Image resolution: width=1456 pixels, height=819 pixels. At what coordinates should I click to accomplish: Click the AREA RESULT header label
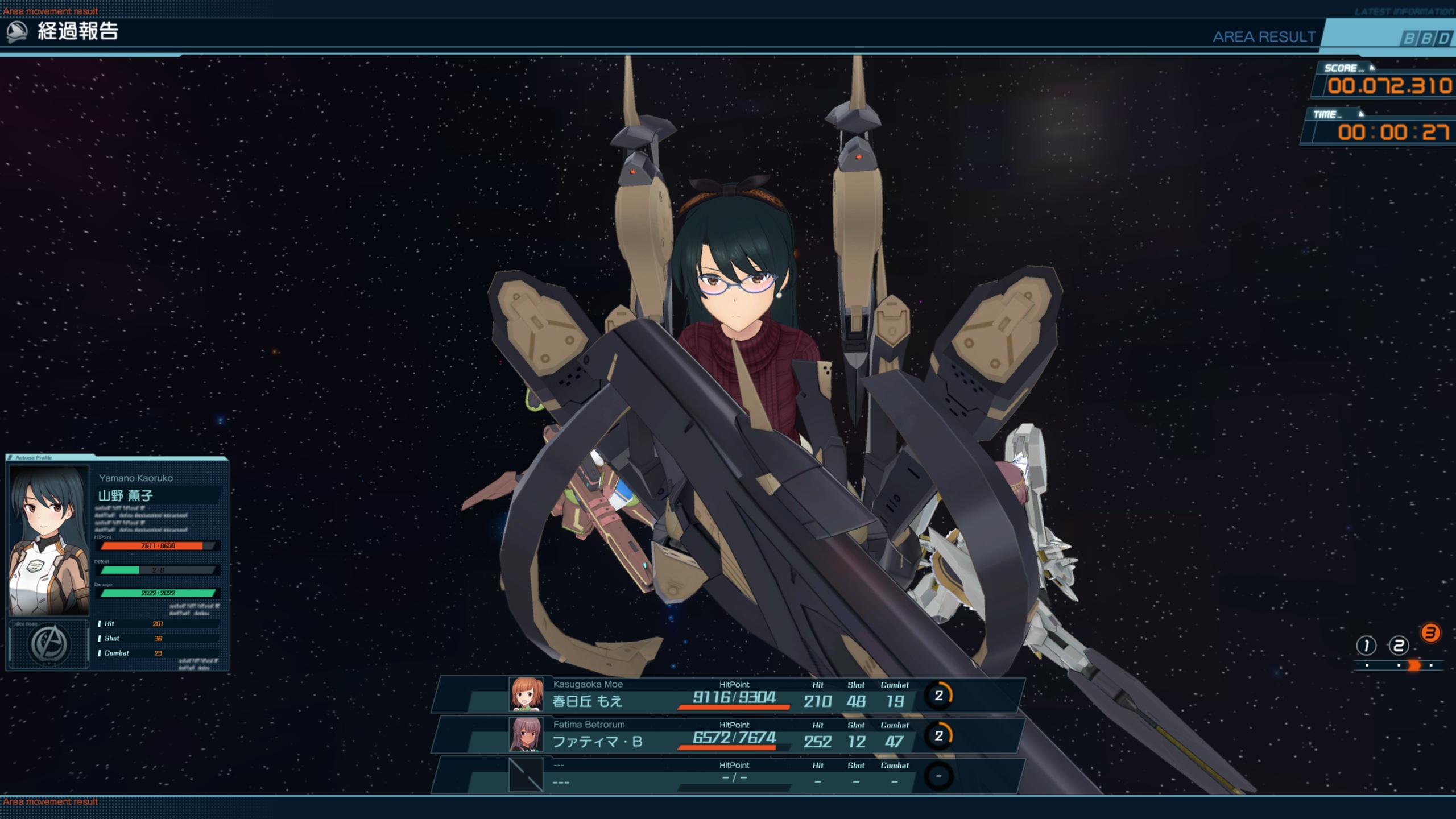click(x=1264, y=37)
